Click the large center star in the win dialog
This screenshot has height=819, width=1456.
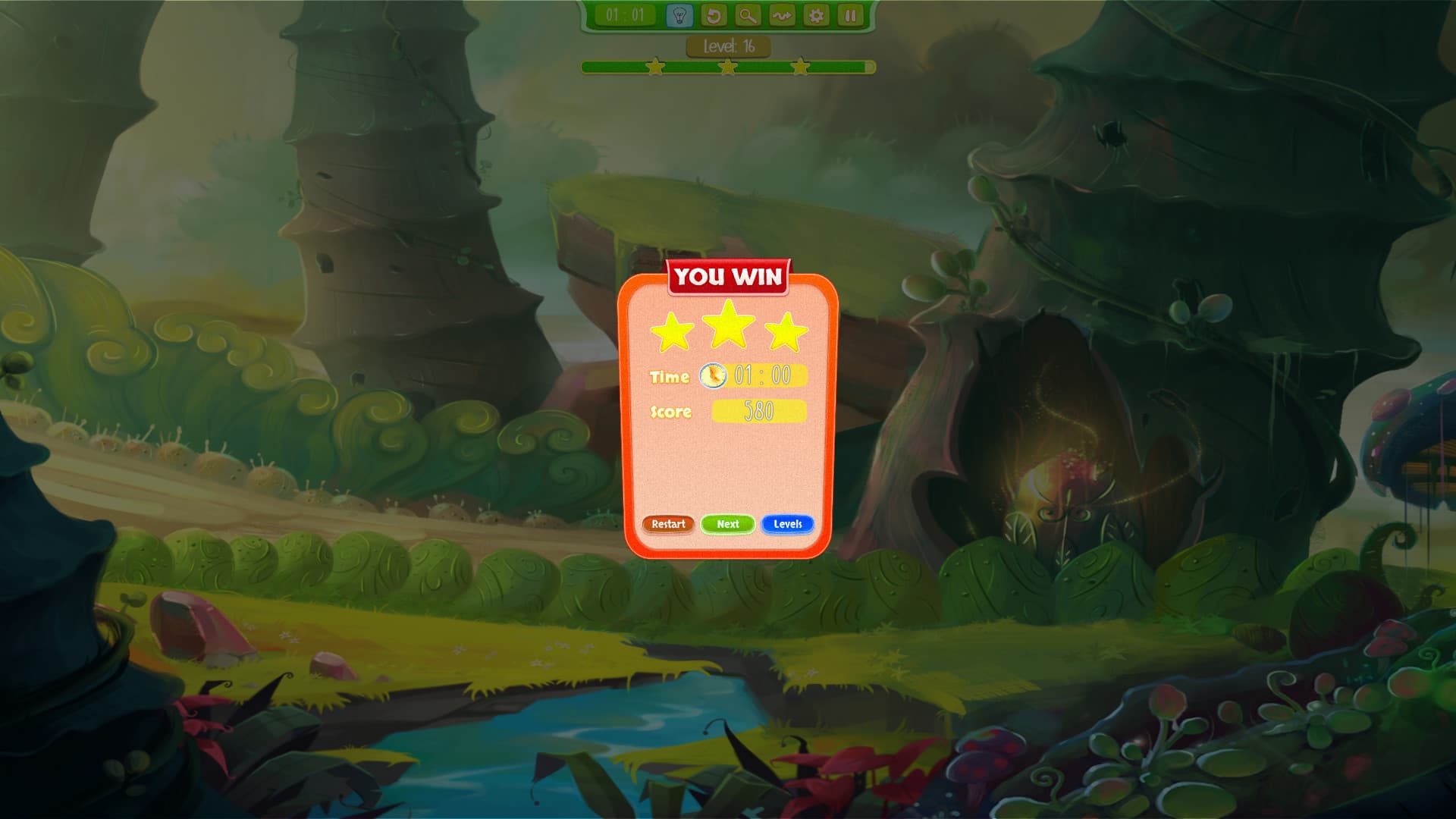[x=729, y=326]
